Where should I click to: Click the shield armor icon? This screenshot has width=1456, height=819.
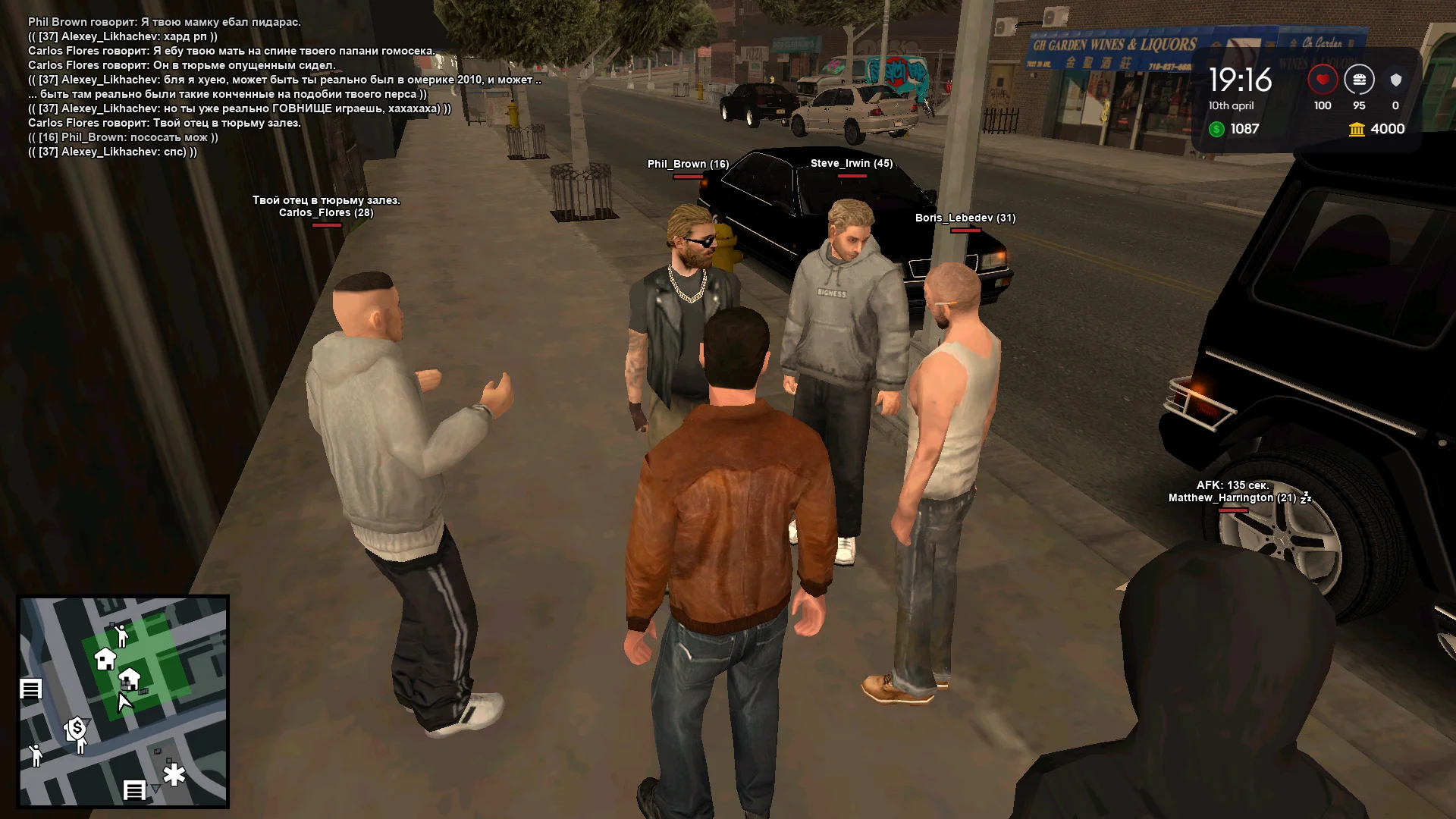coord(1395,80)
